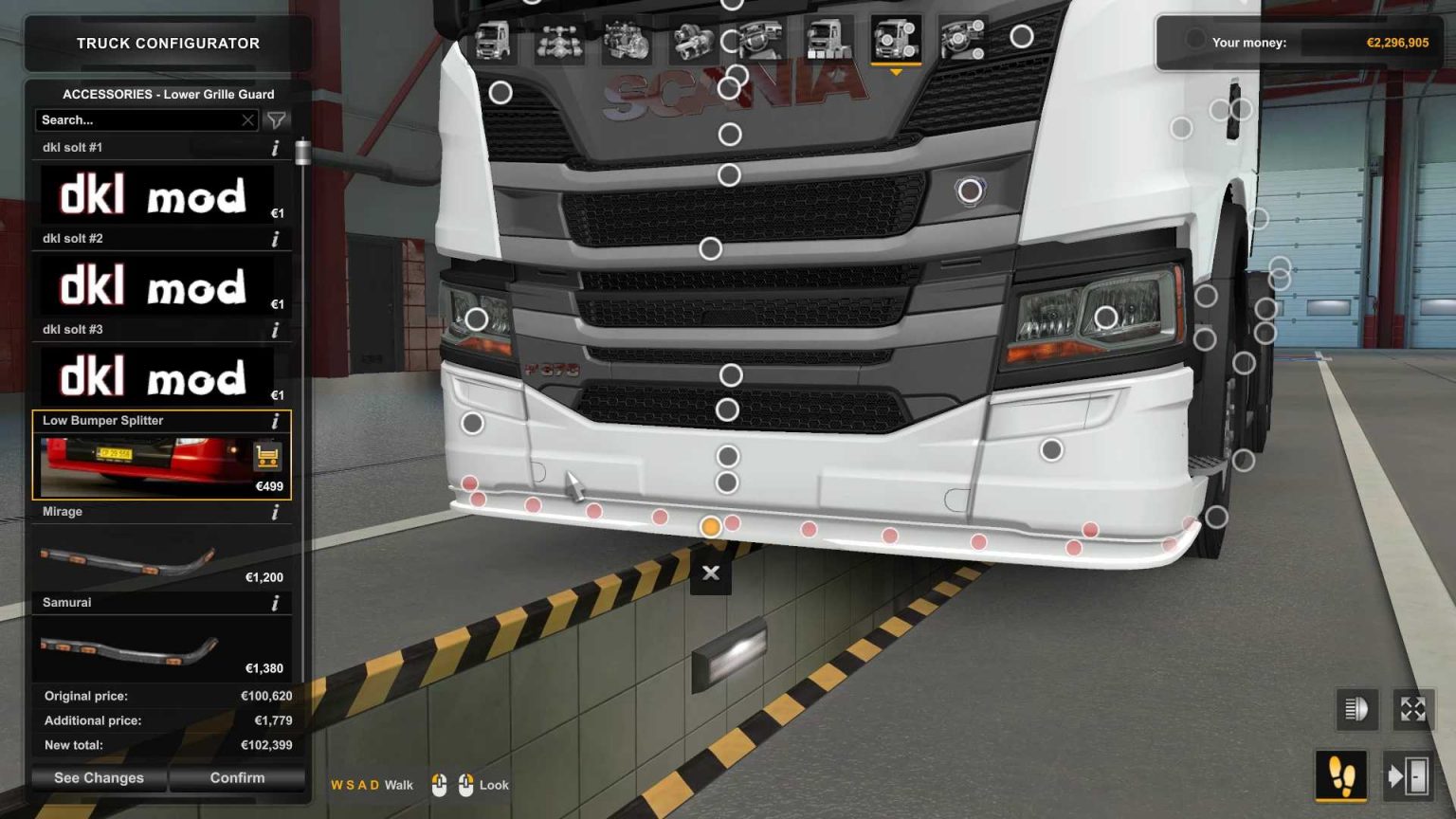The width and height of the screenshot is (1456, 819).
Task: Expand info for the Samurai accessory
Action: [276, 603]
